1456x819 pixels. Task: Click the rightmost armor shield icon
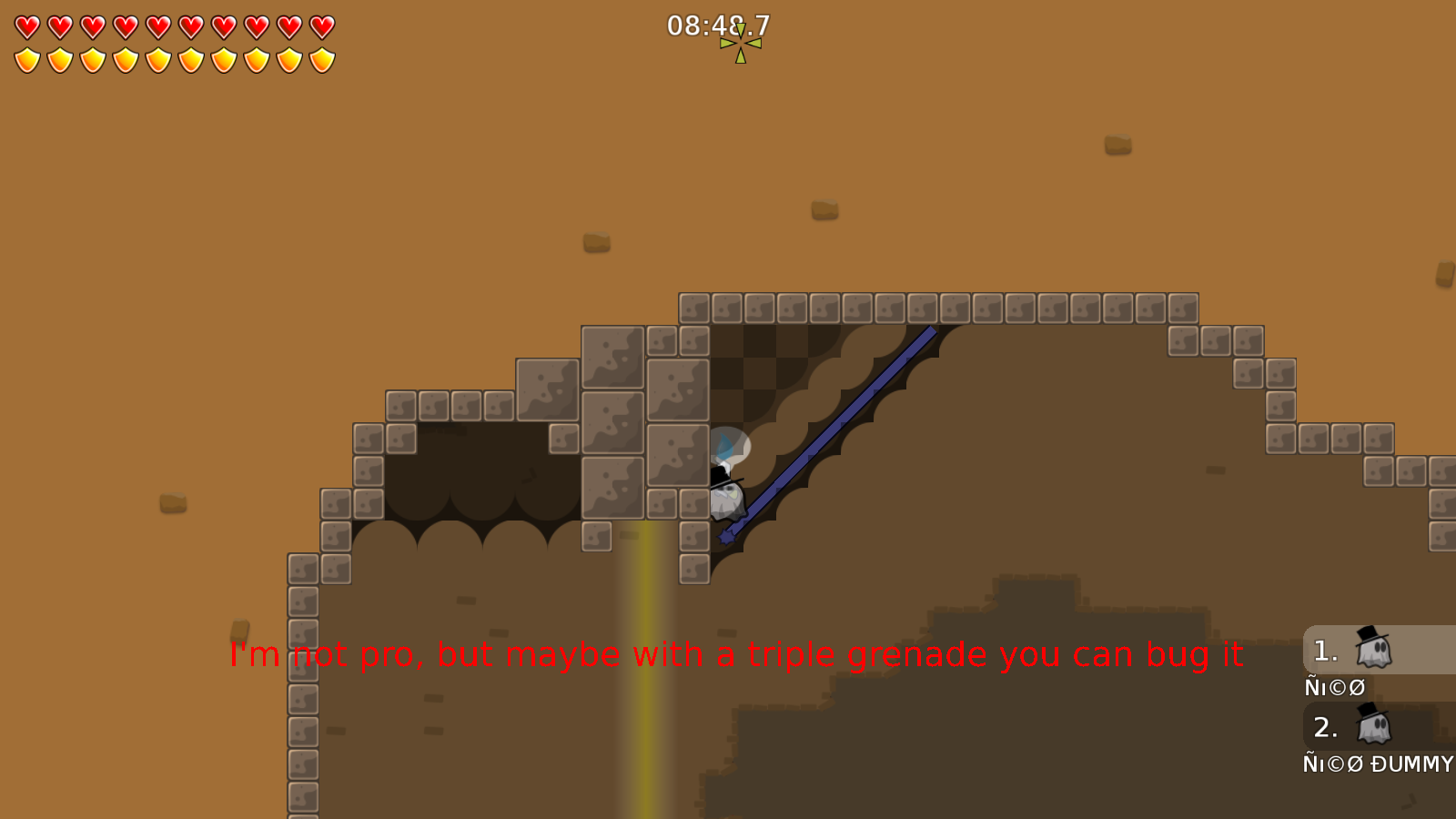click(x=320, y=57)
